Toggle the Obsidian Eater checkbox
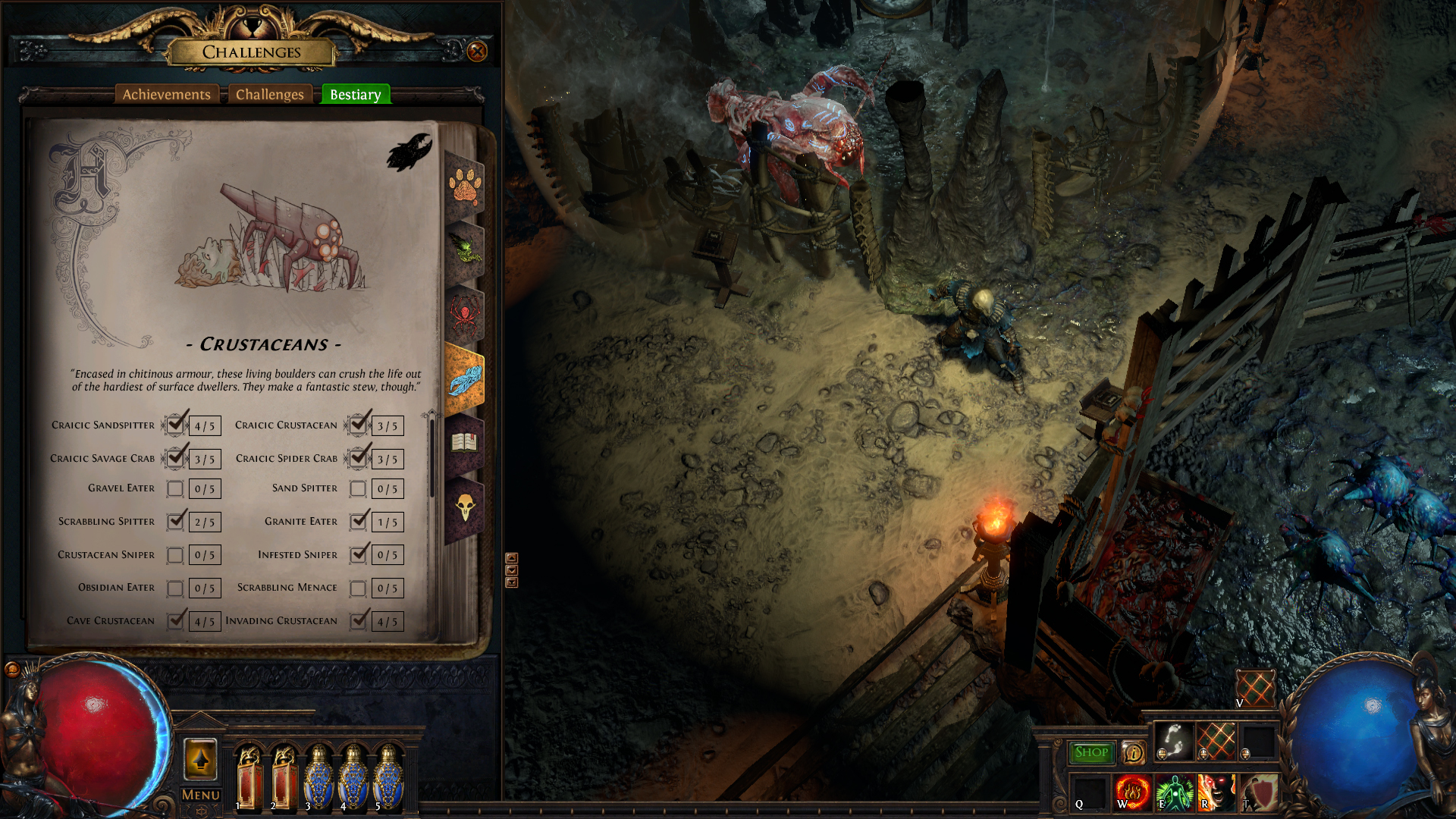 (175, 588)
